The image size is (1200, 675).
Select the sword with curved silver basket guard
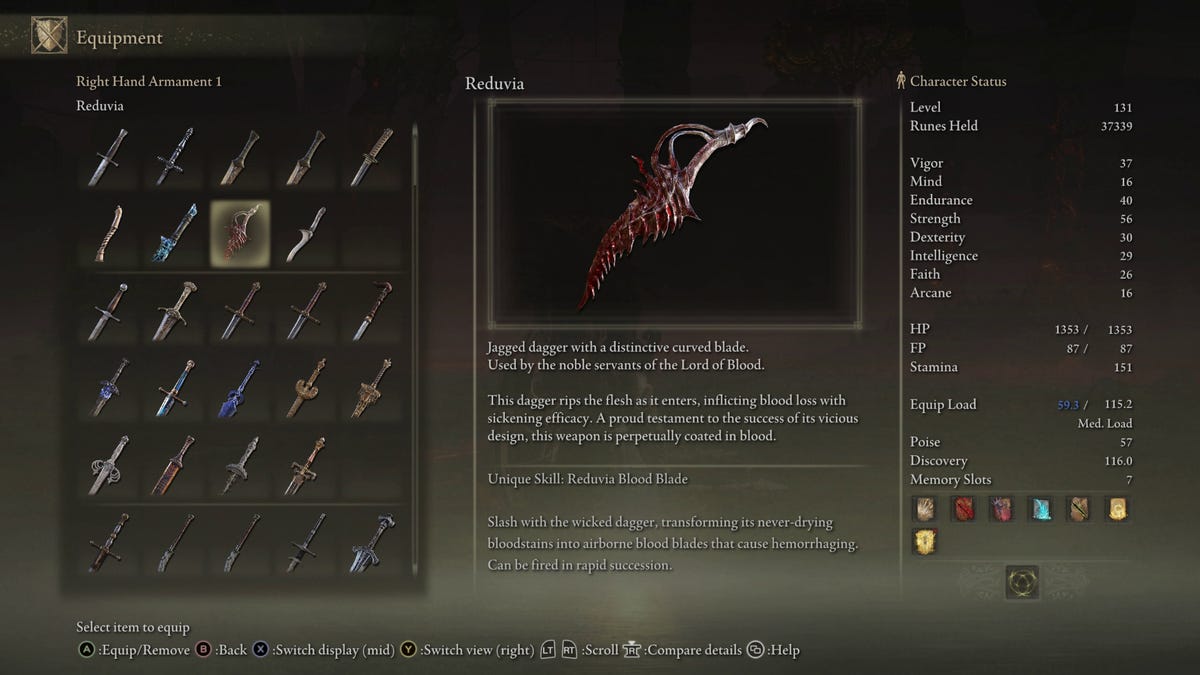click(x=108, y=465)
